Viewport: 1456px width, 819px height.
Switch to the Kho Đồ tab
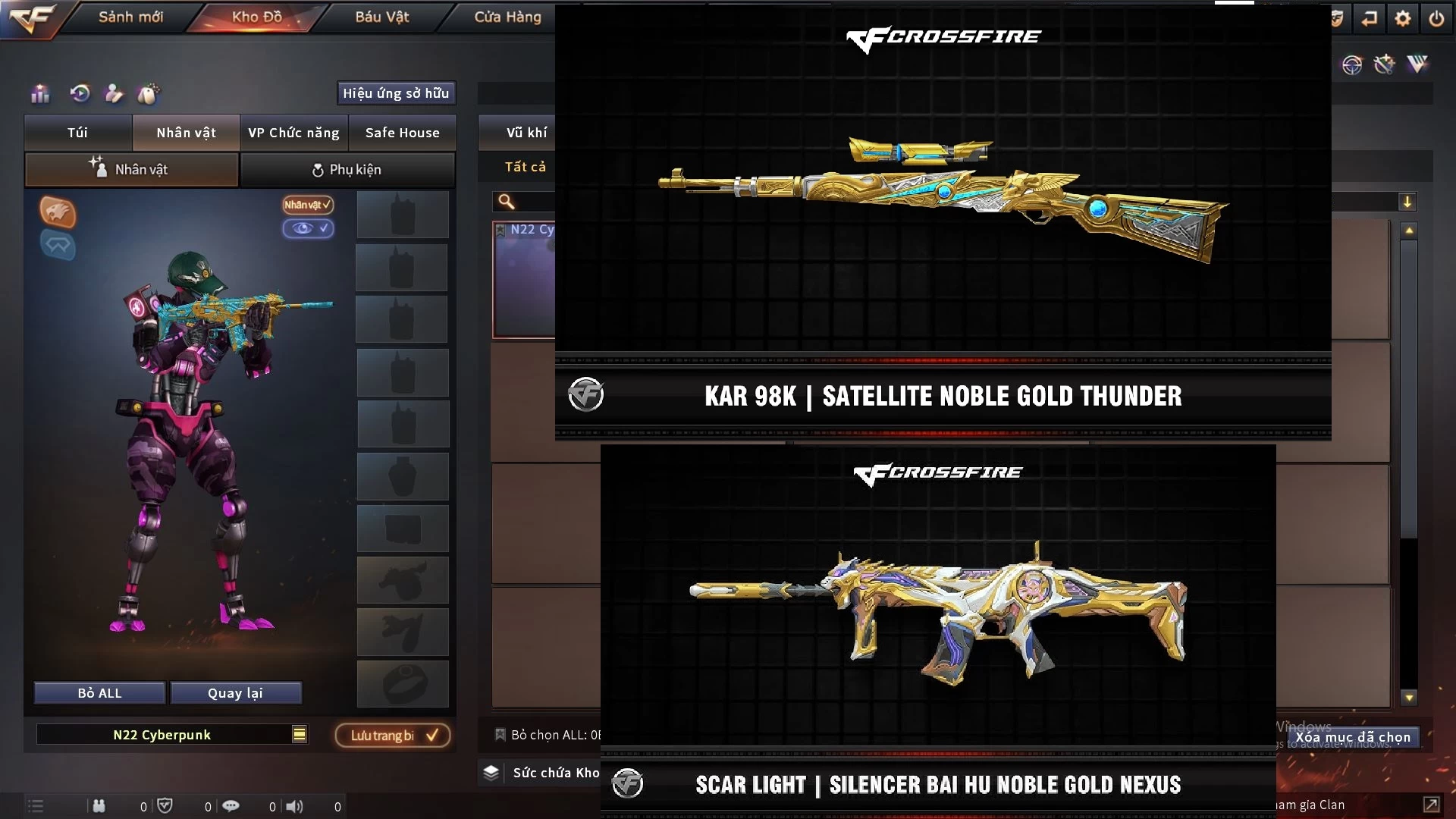256,17
